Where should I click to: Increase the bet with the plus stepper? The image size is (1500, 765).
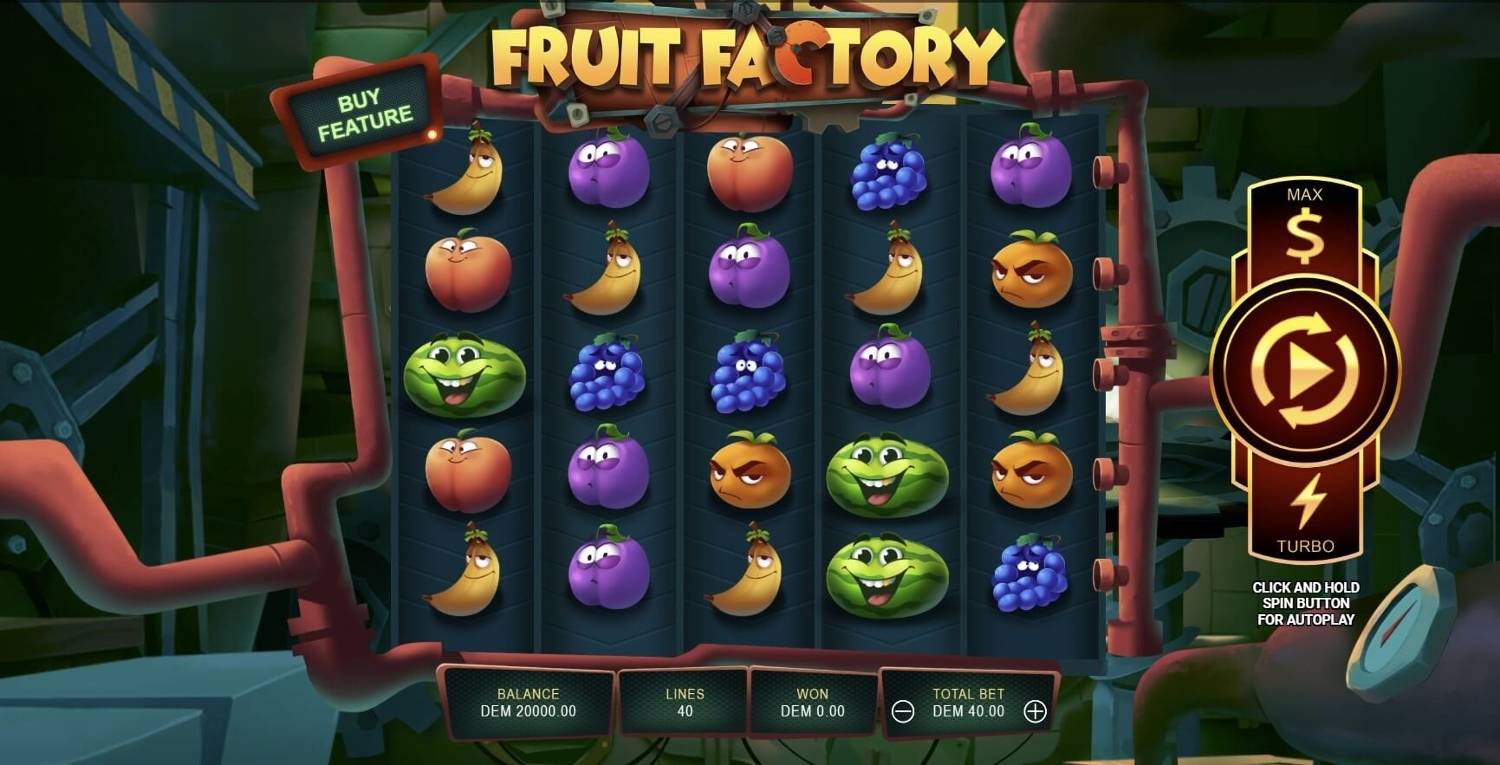pyautogui.click(x=1035, y=712)
